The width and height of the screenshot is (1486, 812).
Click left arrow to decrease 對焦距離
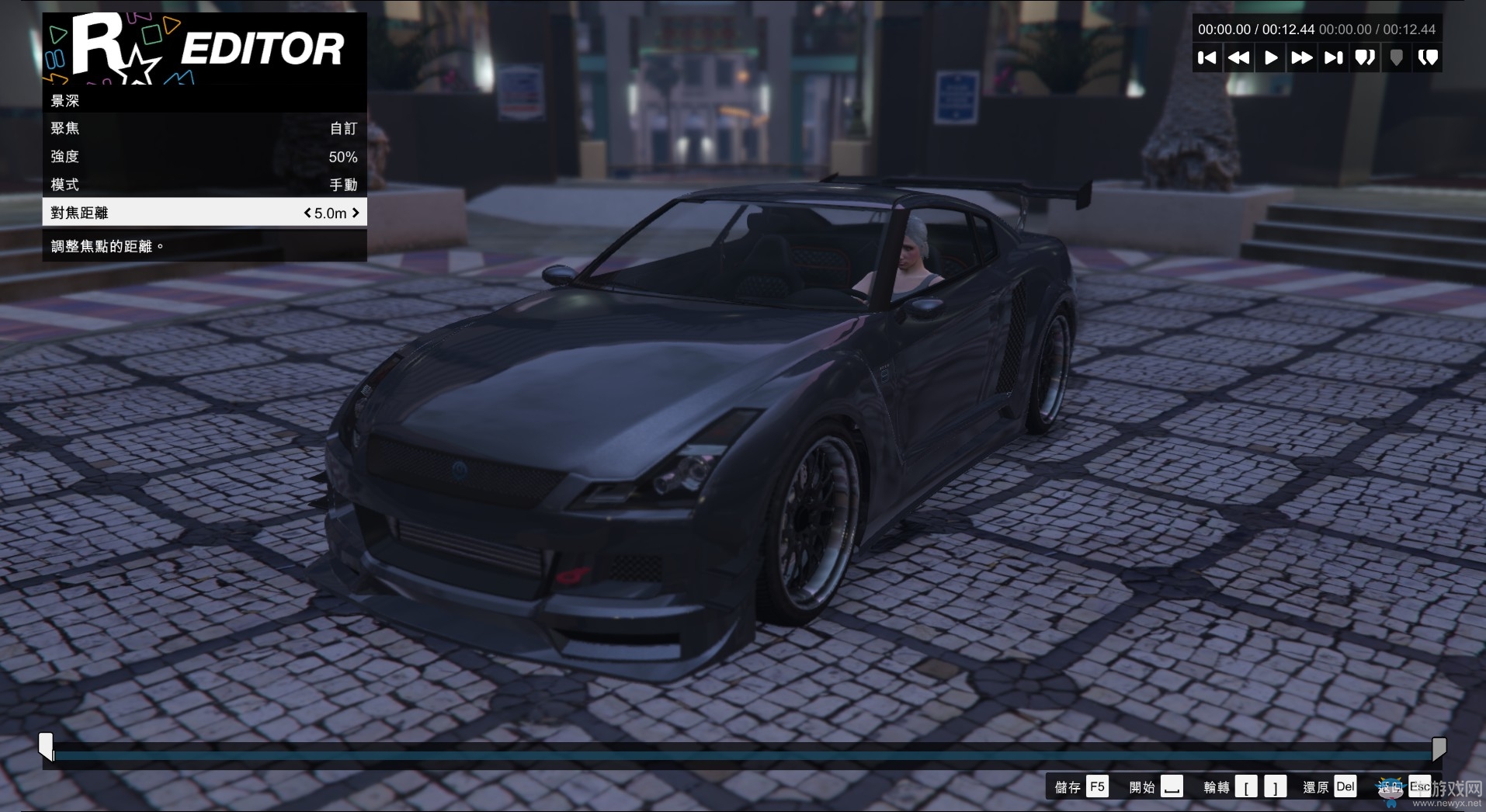click(x=306, y=213)
